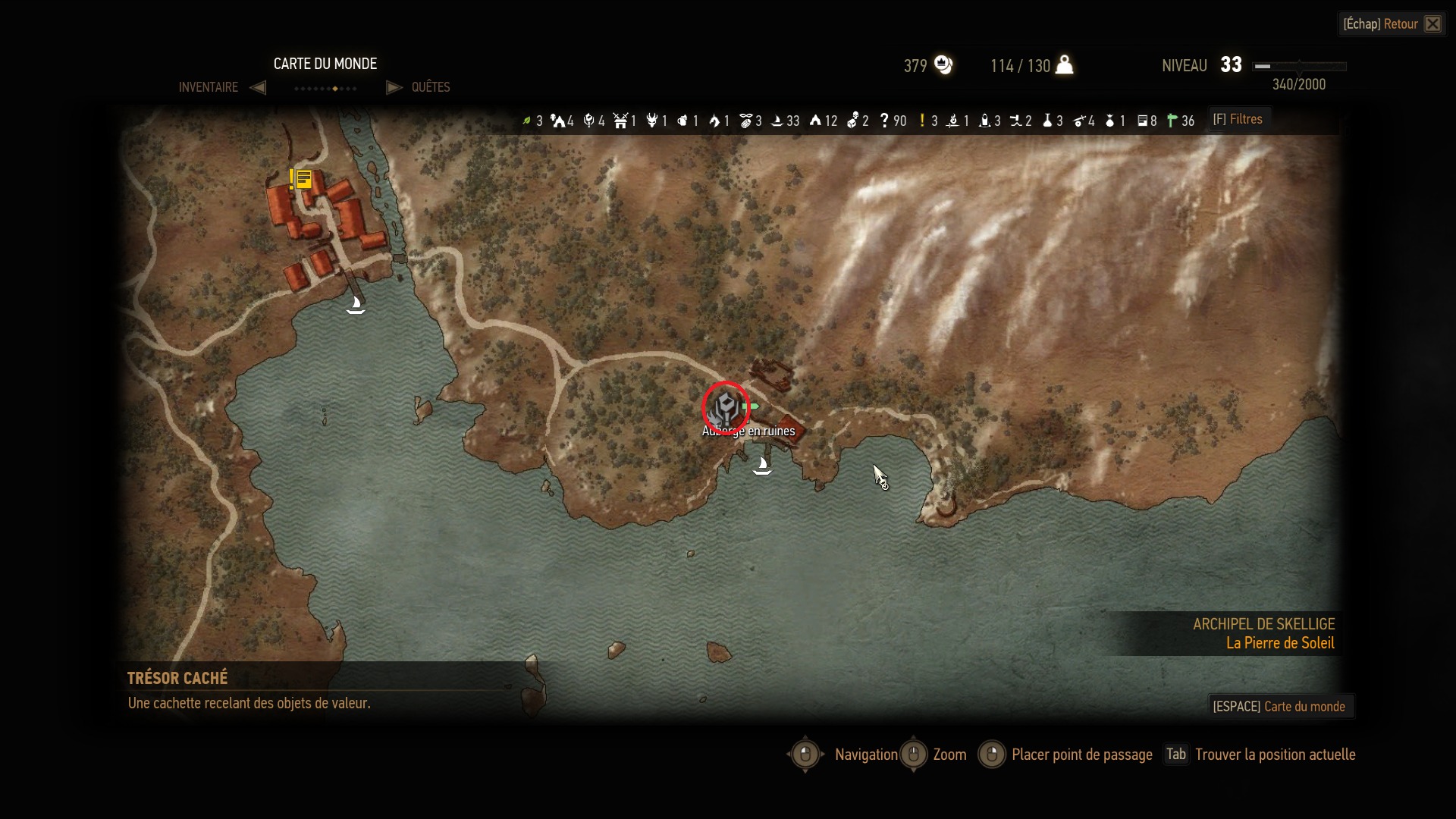1456x819 pixels.
Task: Toggle the flask filter icon
Action: [x=1047, y=121]
